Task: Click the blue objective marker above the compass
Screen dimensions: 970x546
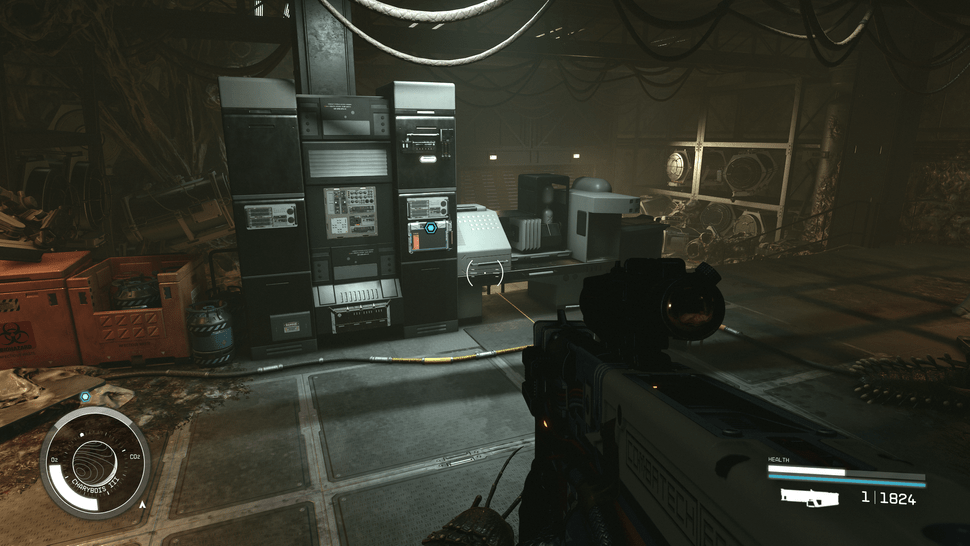Action: click(x=85, y=397)
